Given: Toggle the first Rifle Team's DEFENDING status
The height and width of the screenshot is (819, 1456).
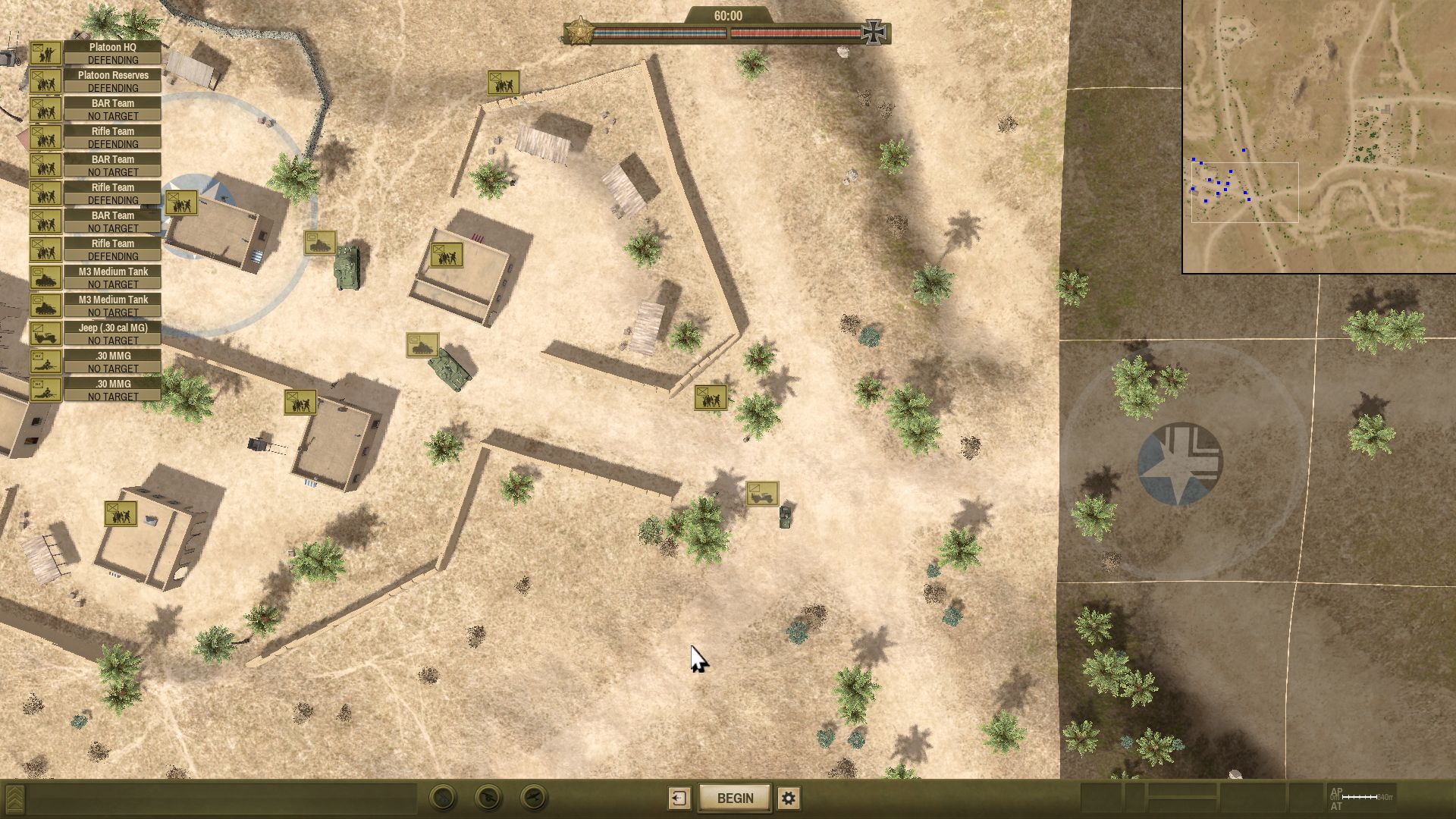Looking at the screenshot, I should pos(112,144).
